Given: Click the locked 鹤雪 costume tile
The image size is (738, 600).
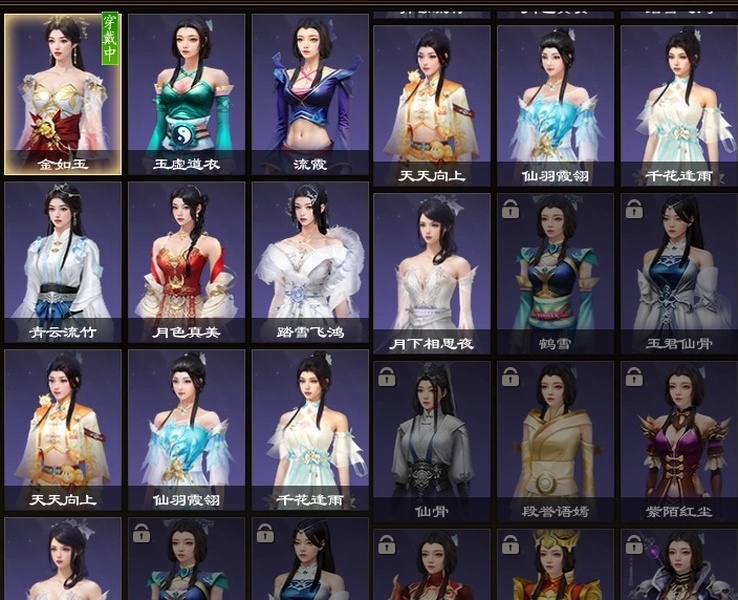Looking at the screenshot, I should coord(555,273).
